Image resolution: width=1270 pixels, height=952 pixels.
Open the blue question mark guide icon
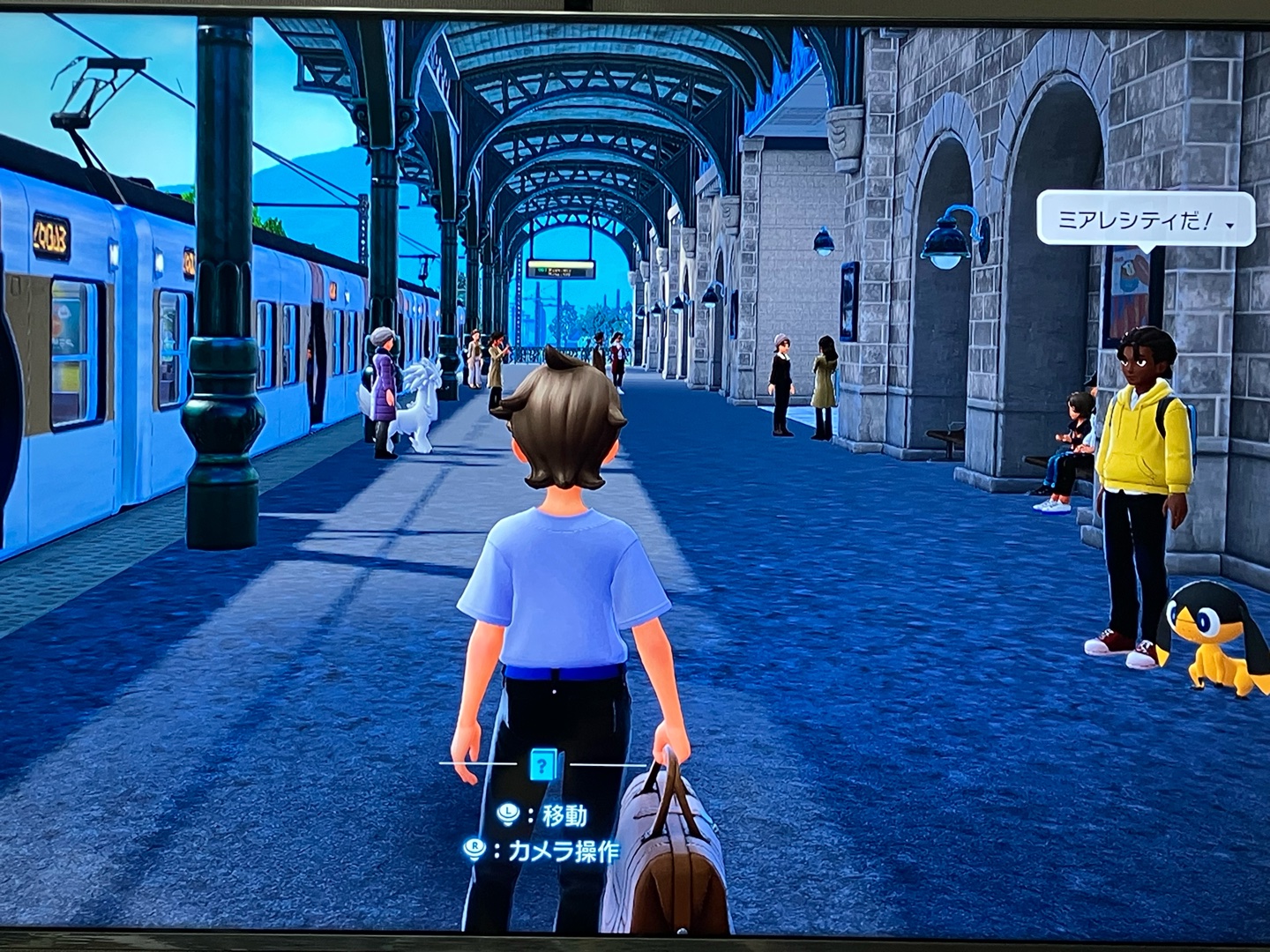tap(544, 762)
